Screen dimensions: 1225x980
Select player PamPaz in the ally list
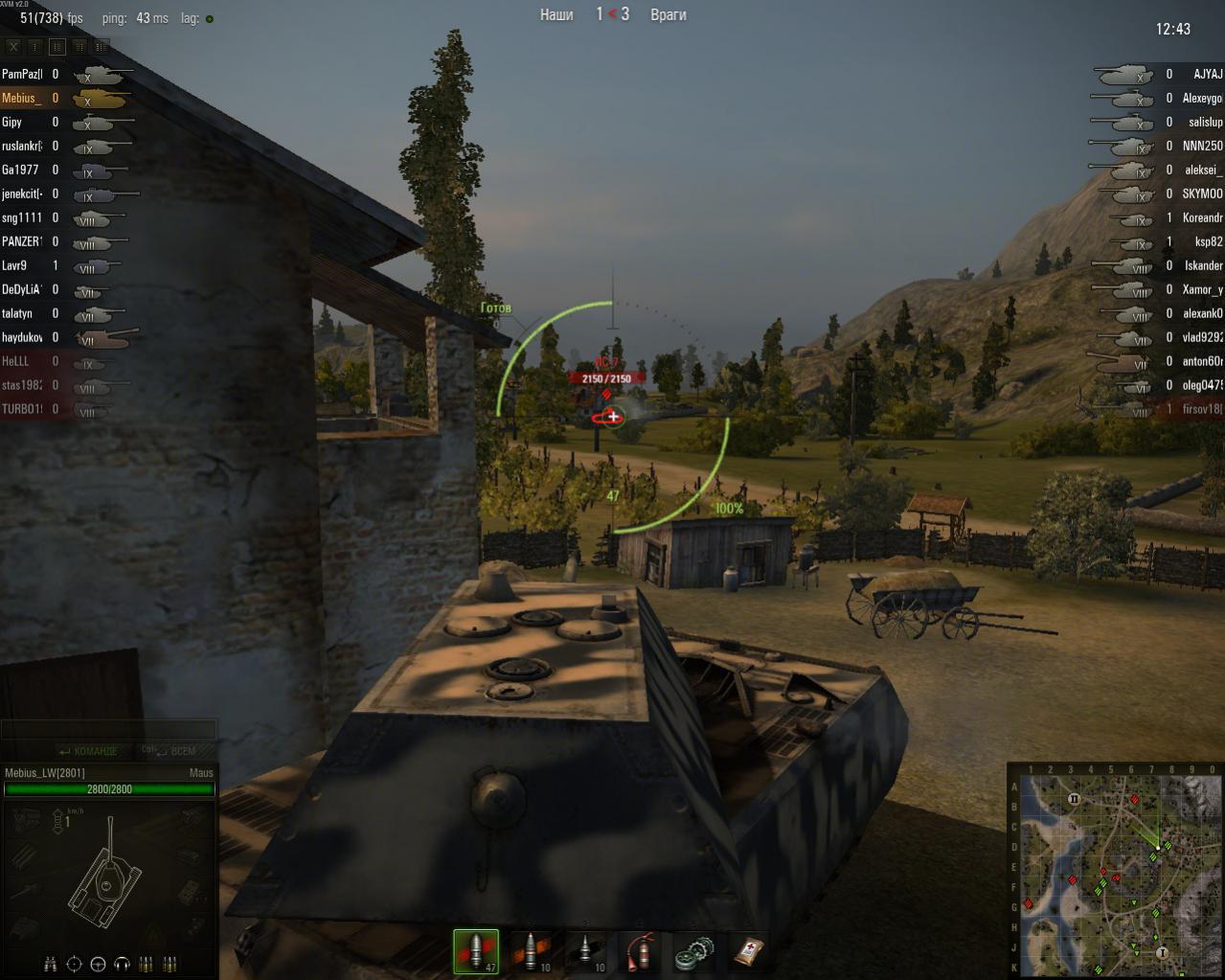(23, 74)
